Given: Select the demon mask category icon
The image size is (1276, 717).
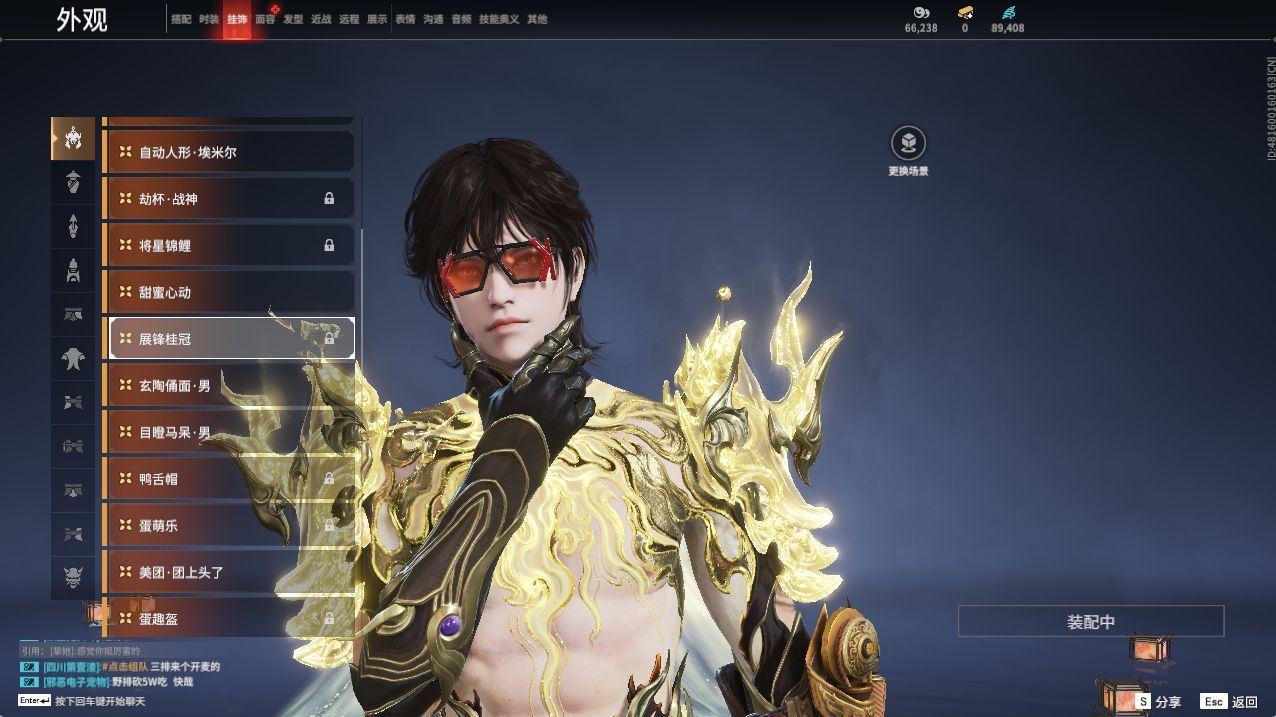Looking at the screenshot, I should pos(73,577).
